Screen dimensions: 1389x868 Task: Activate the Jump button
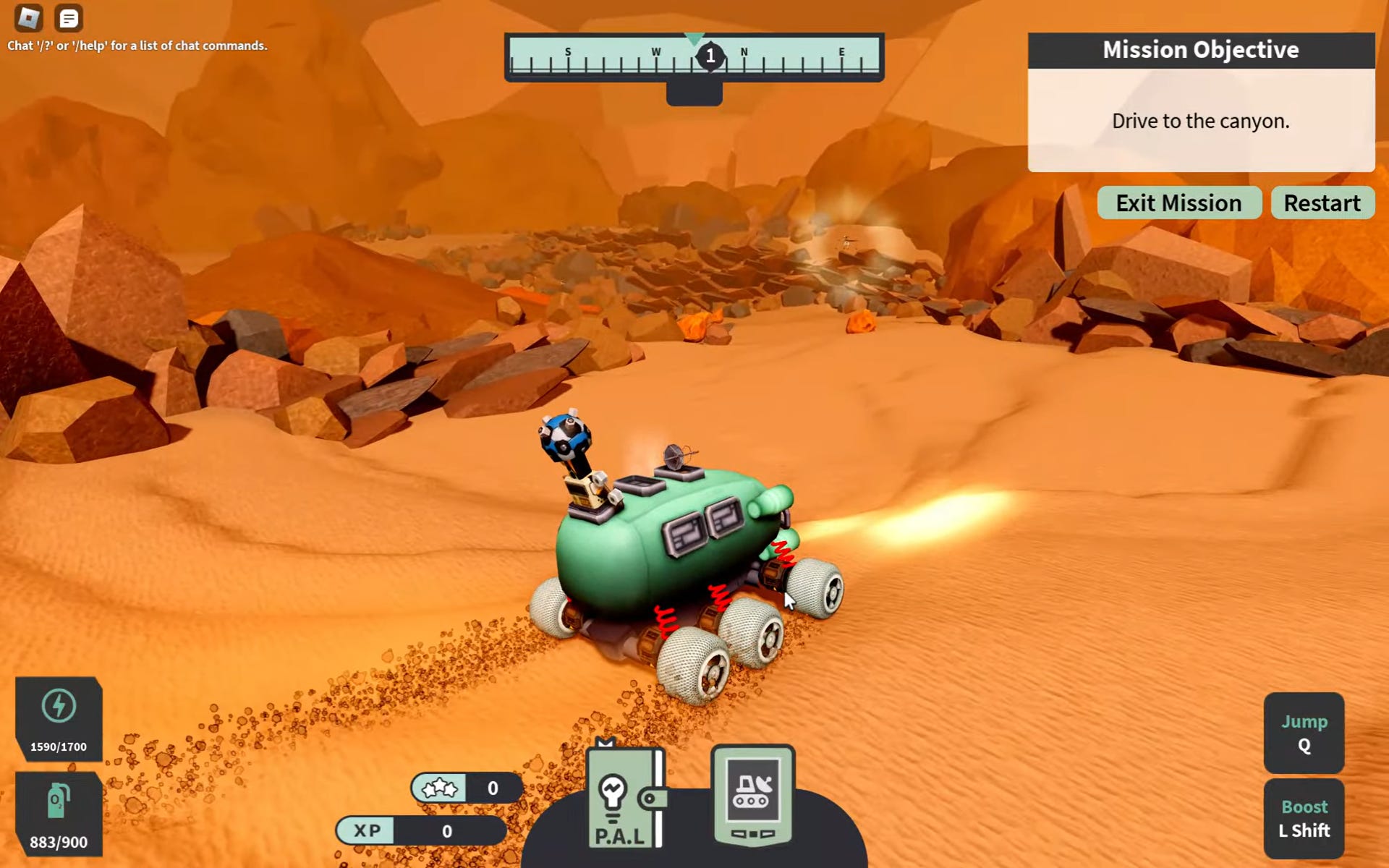point(1304,733)
